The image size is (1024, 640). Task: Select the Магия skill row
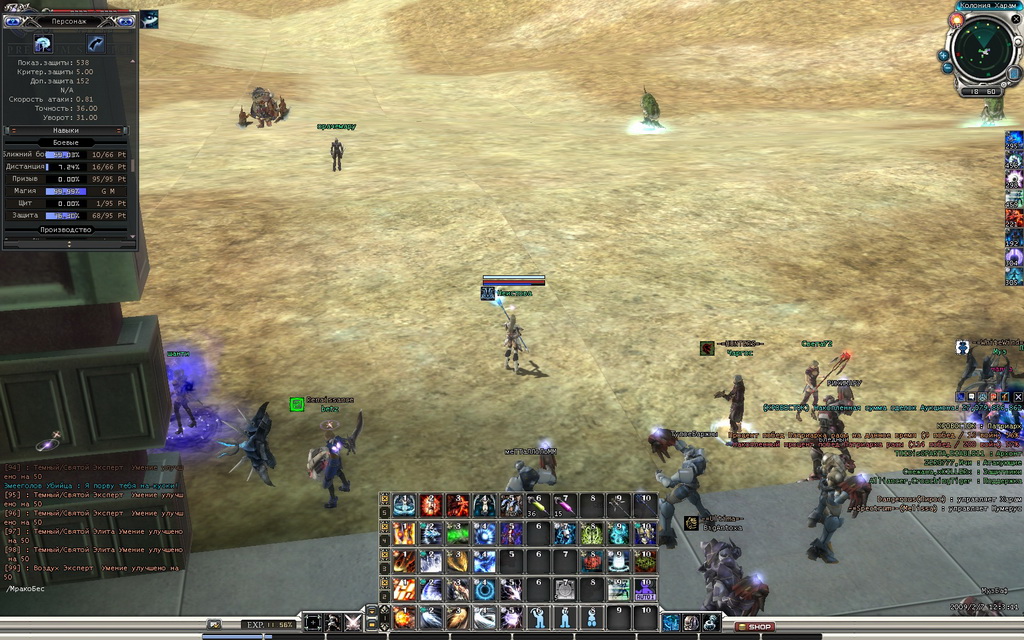coord(66,191)
